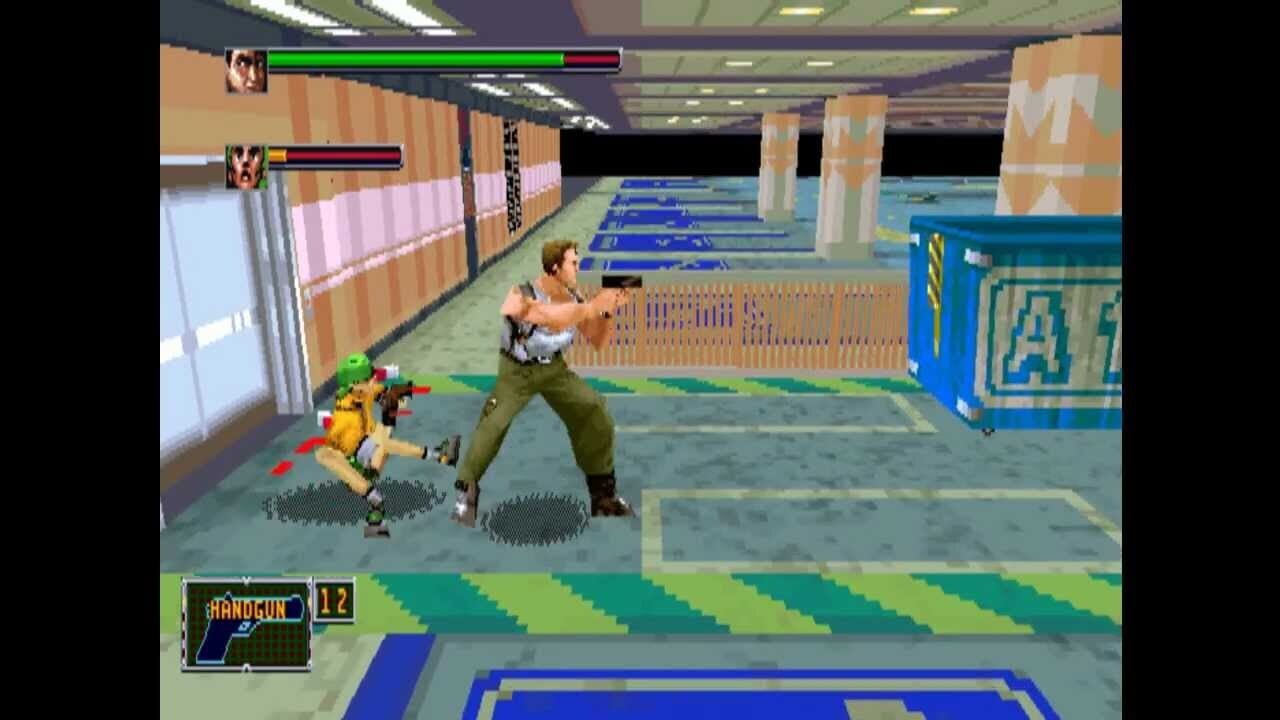Click the hero's black pistol
Screen dimensions: 1280x720
tap(622, 283)
